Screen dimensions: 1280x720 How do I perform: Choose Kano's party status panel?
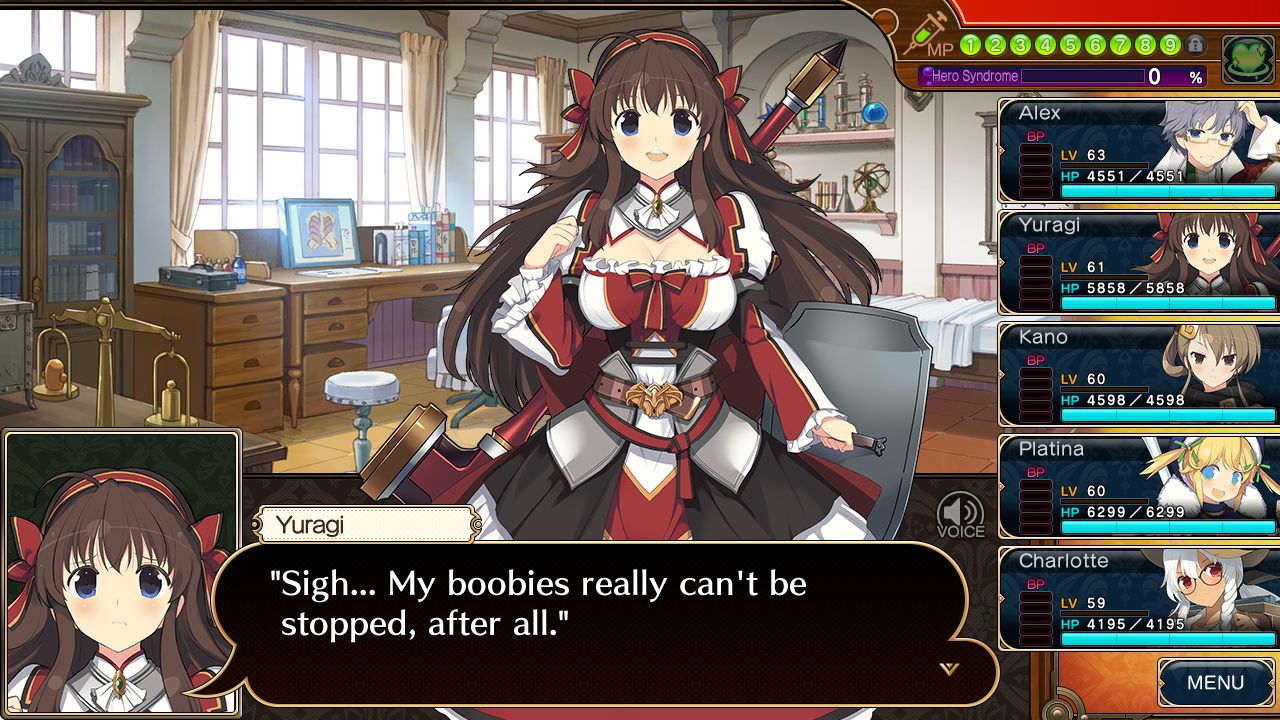[x=1139, y=375]
